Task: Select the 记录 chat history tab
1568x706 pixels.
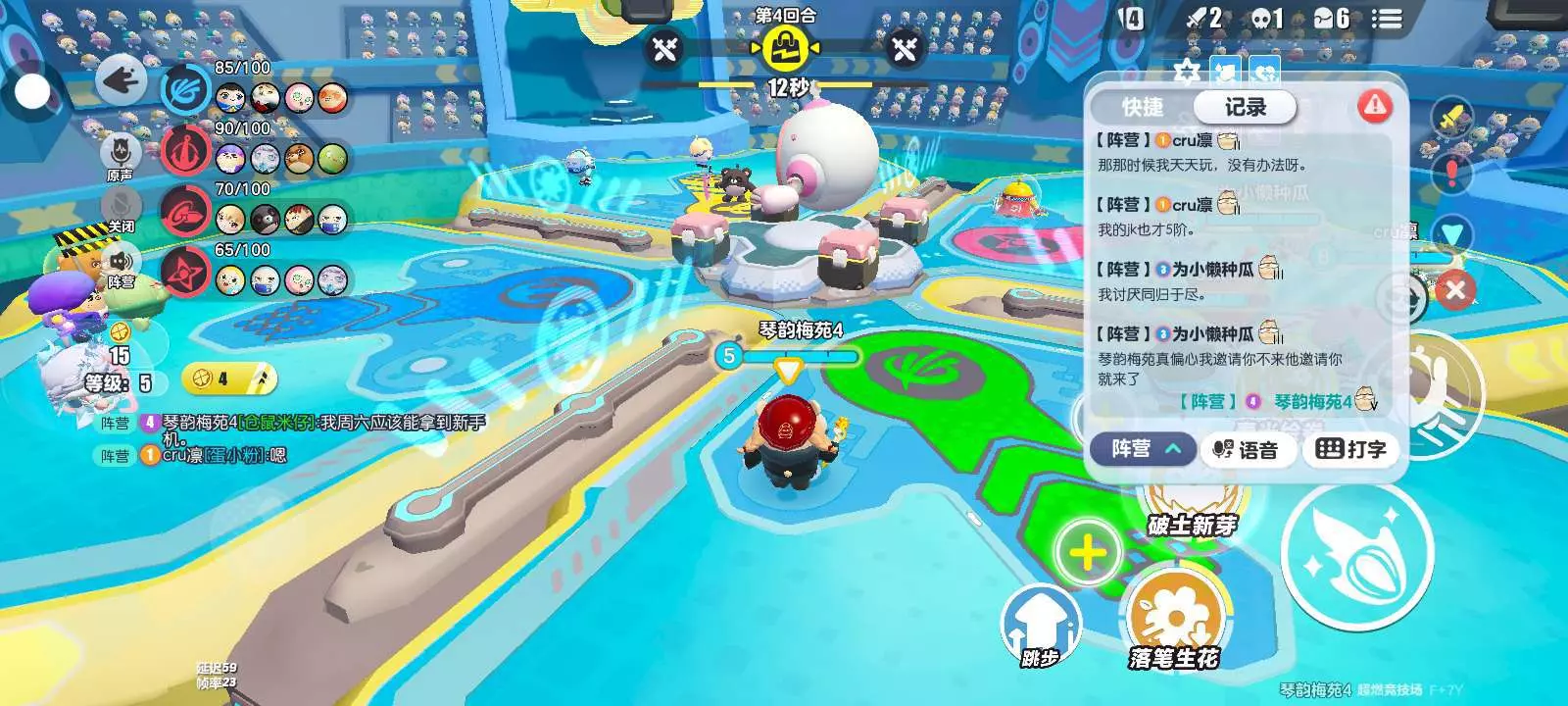Action: tap(1245, 107)
